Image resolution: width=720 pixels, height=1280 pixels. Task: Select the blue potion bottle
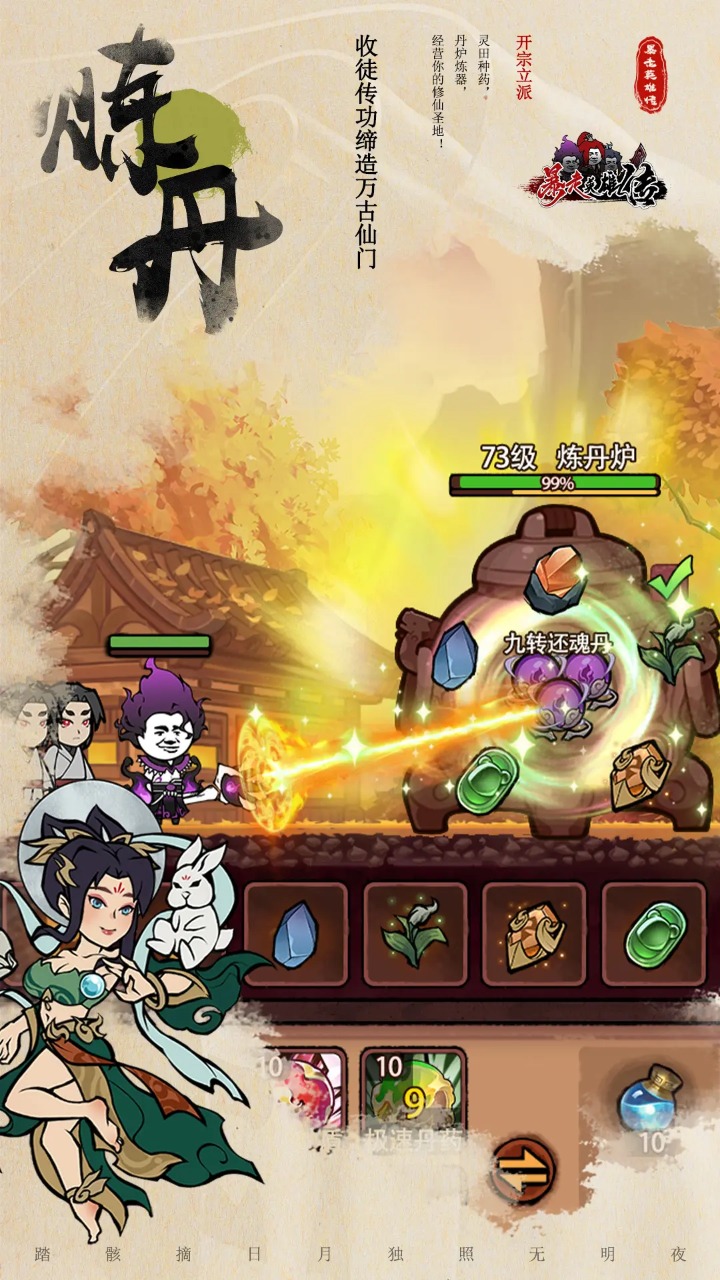click(x=648, y=1100)
